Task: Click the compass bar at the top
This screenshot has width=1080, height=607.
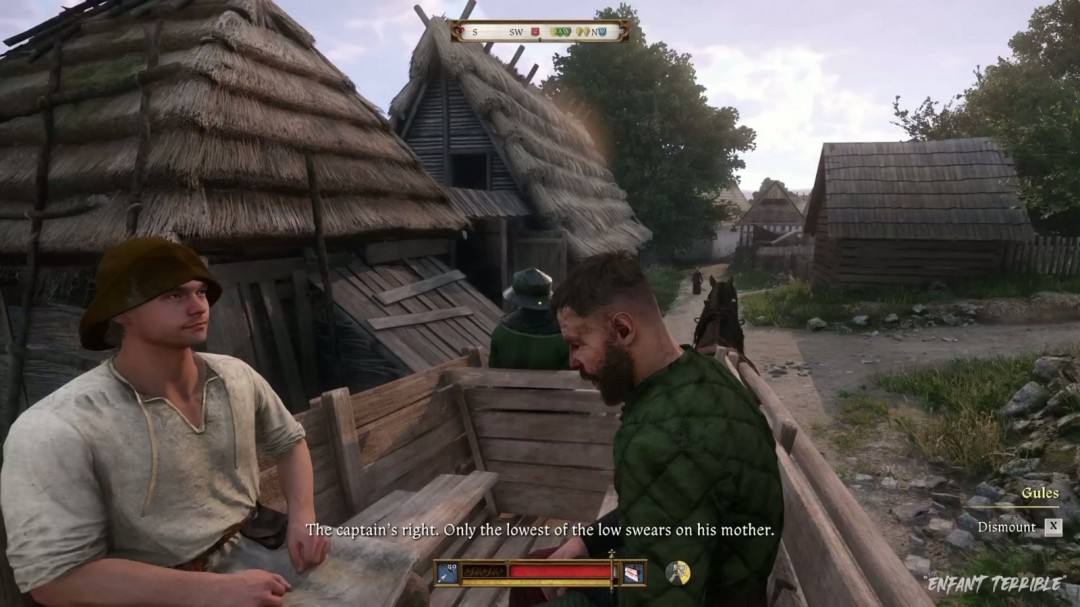Action: point(540,31)
